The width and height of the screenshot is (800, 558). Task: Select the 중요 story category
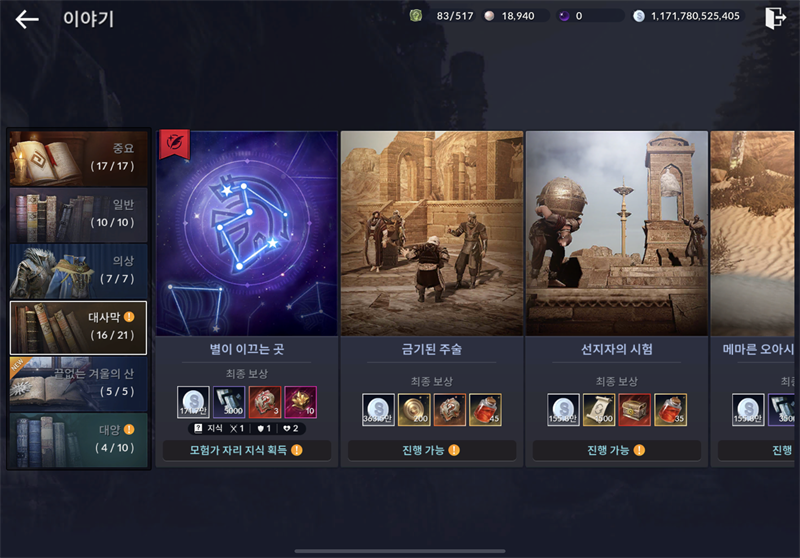click(x=78, y=158)
